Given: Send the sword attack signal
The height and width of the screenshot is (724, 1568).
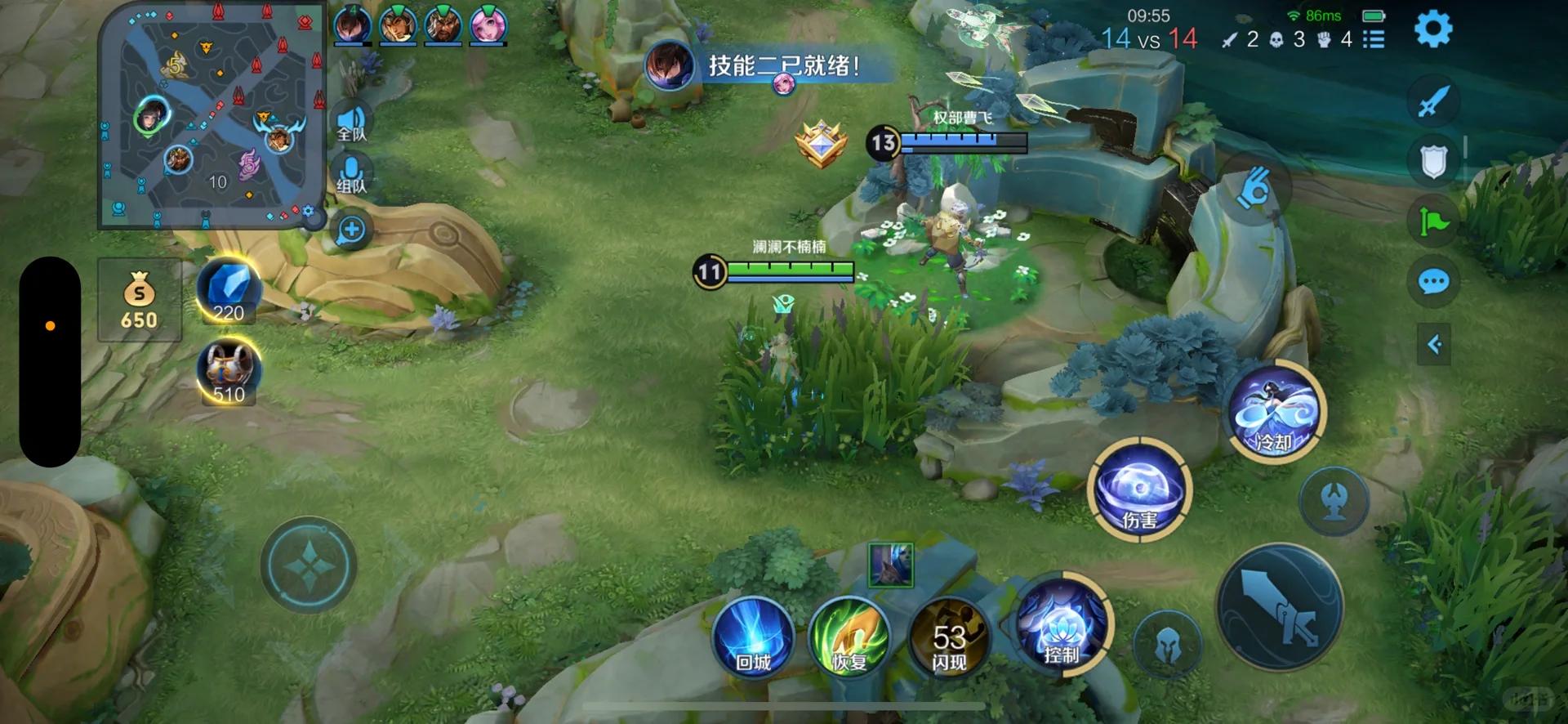Looking at the screenshot, I should pyautogui.click(x=1433, y=101).
